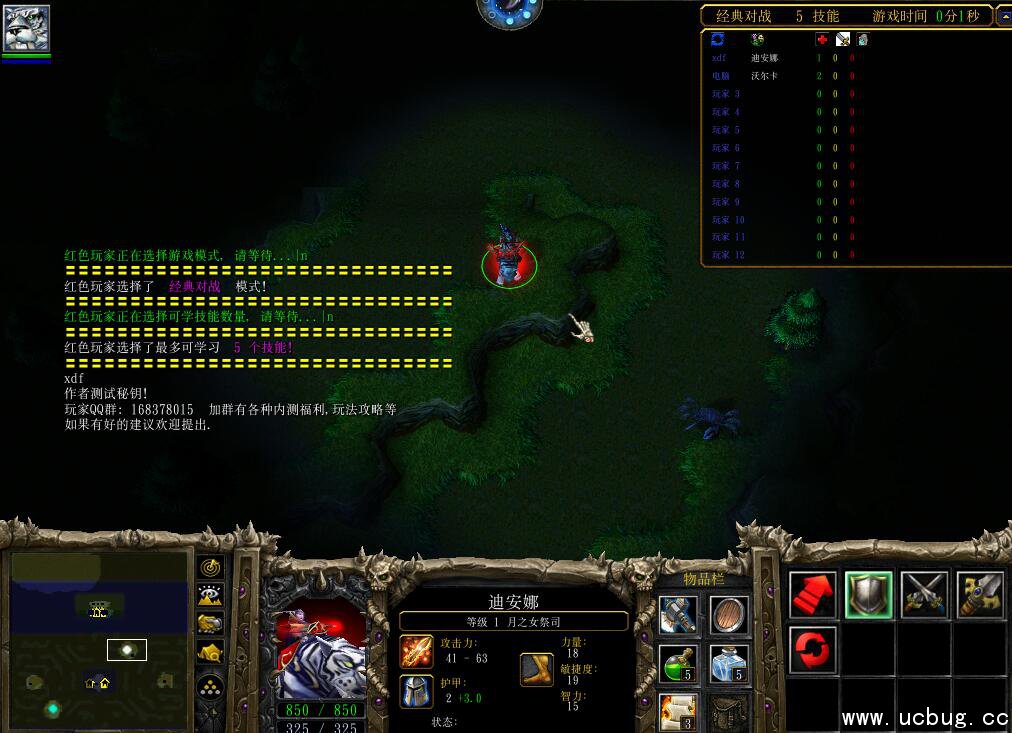Image resolution: width=1012 pixels, height=733 pixels.
Task: Select the single sword command icon
Action: (979, 594)
